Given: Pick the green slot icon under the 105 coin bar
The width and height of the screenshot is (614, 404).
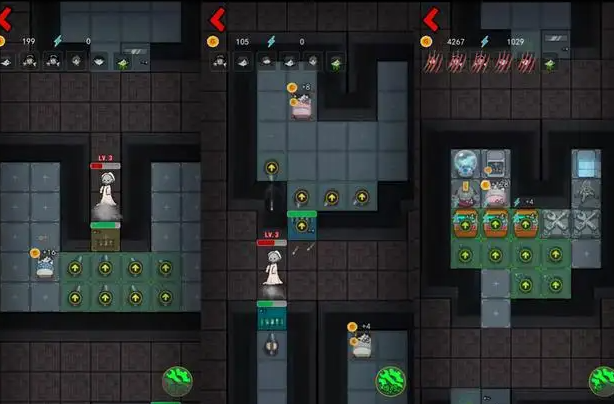Looking at the screenshot, I should [x=336, y=62].
